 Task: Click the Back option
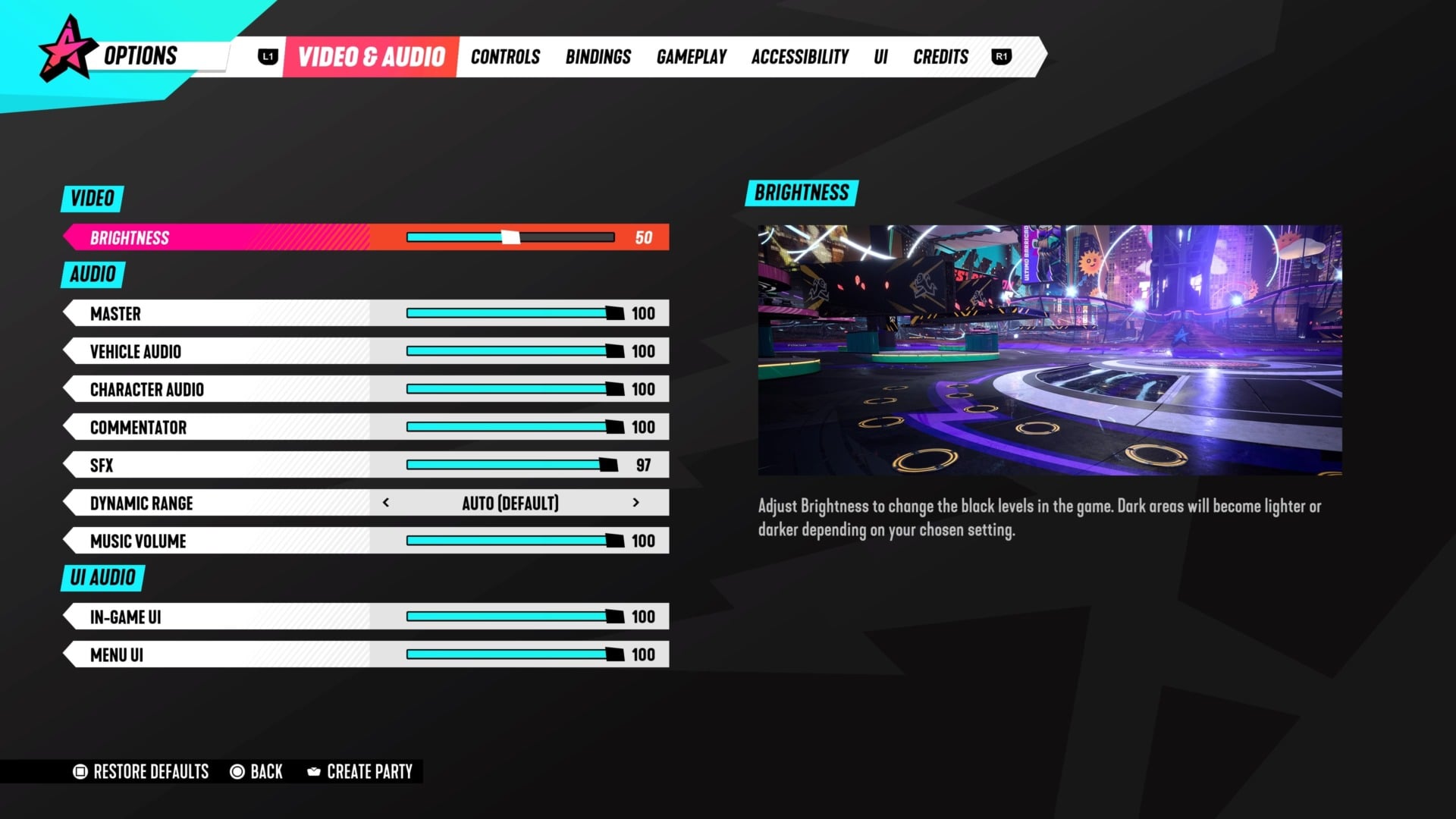(266, 771)
